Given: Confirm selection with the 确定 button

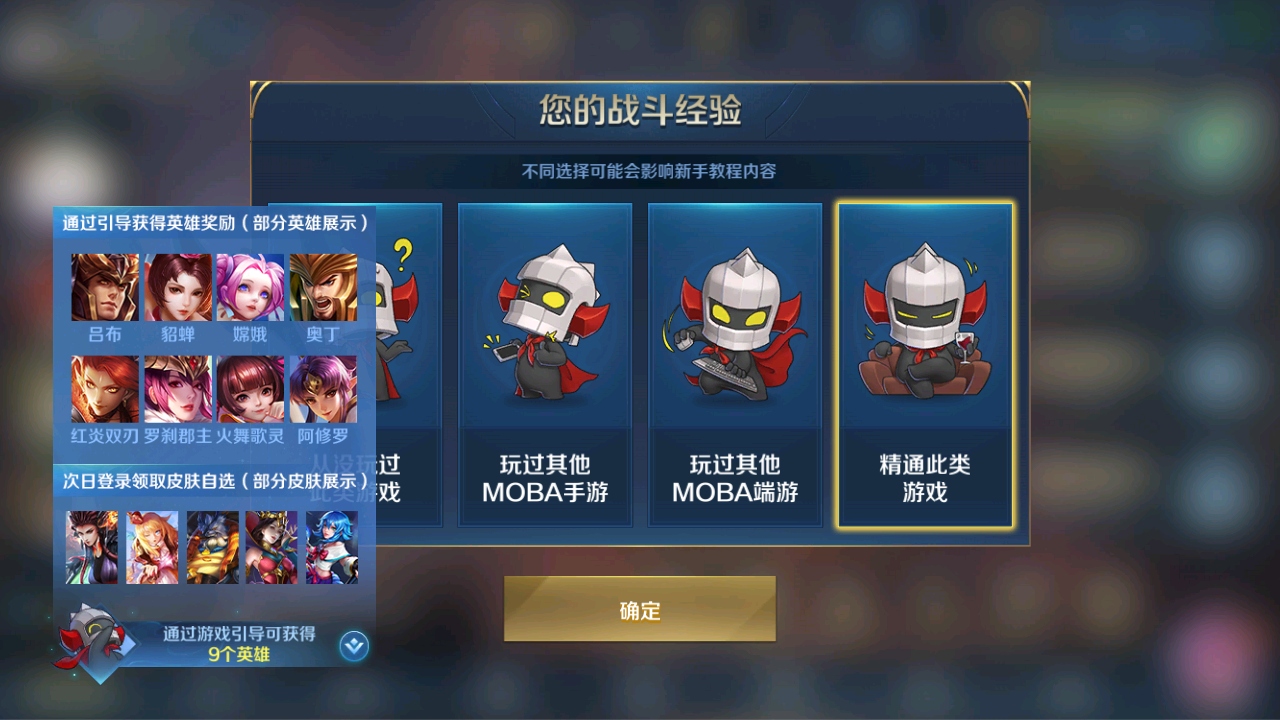Looking at the screenshot, I should pos(640,609).
